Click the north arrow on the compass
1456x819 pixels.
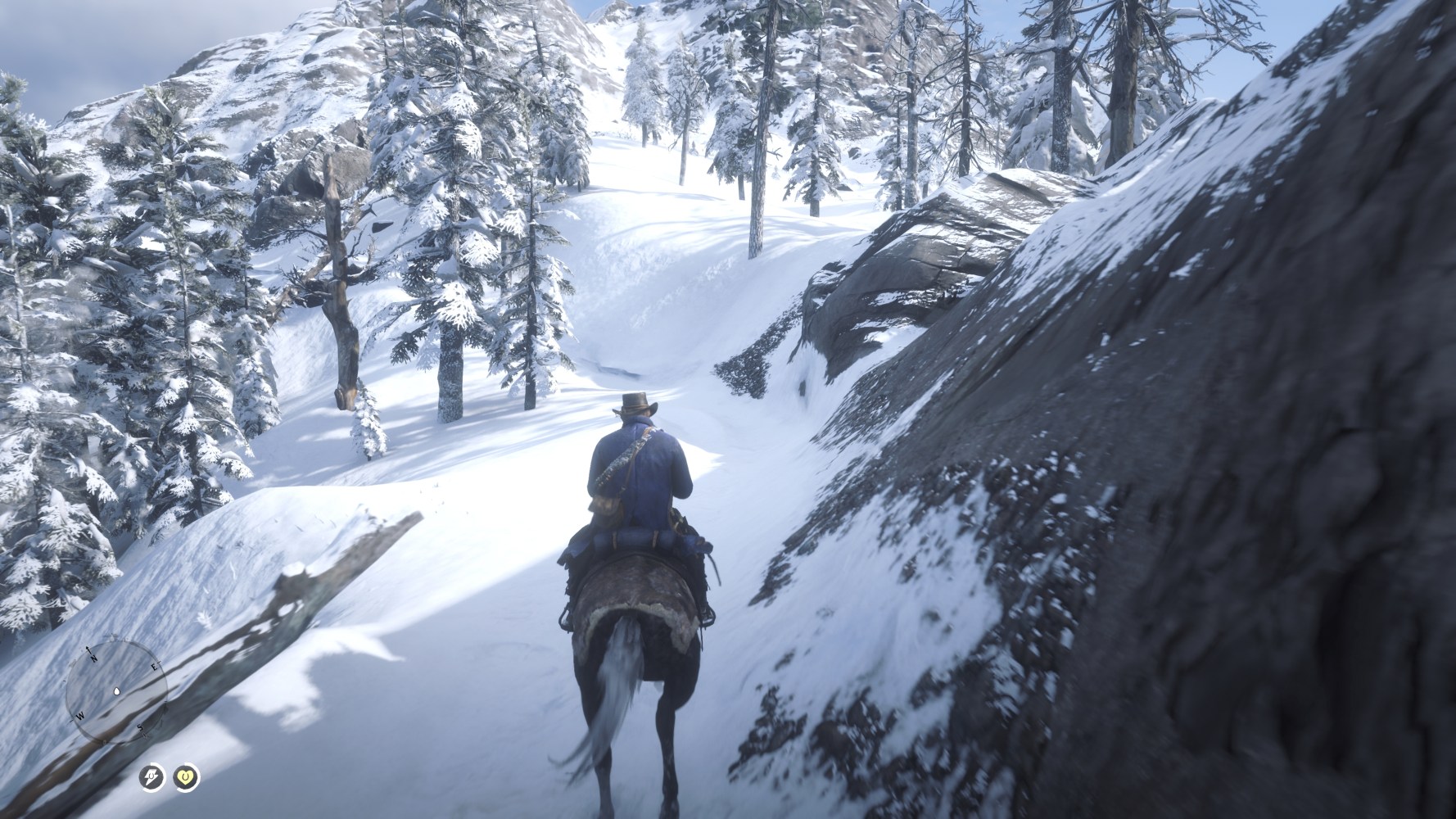point(88,649)
